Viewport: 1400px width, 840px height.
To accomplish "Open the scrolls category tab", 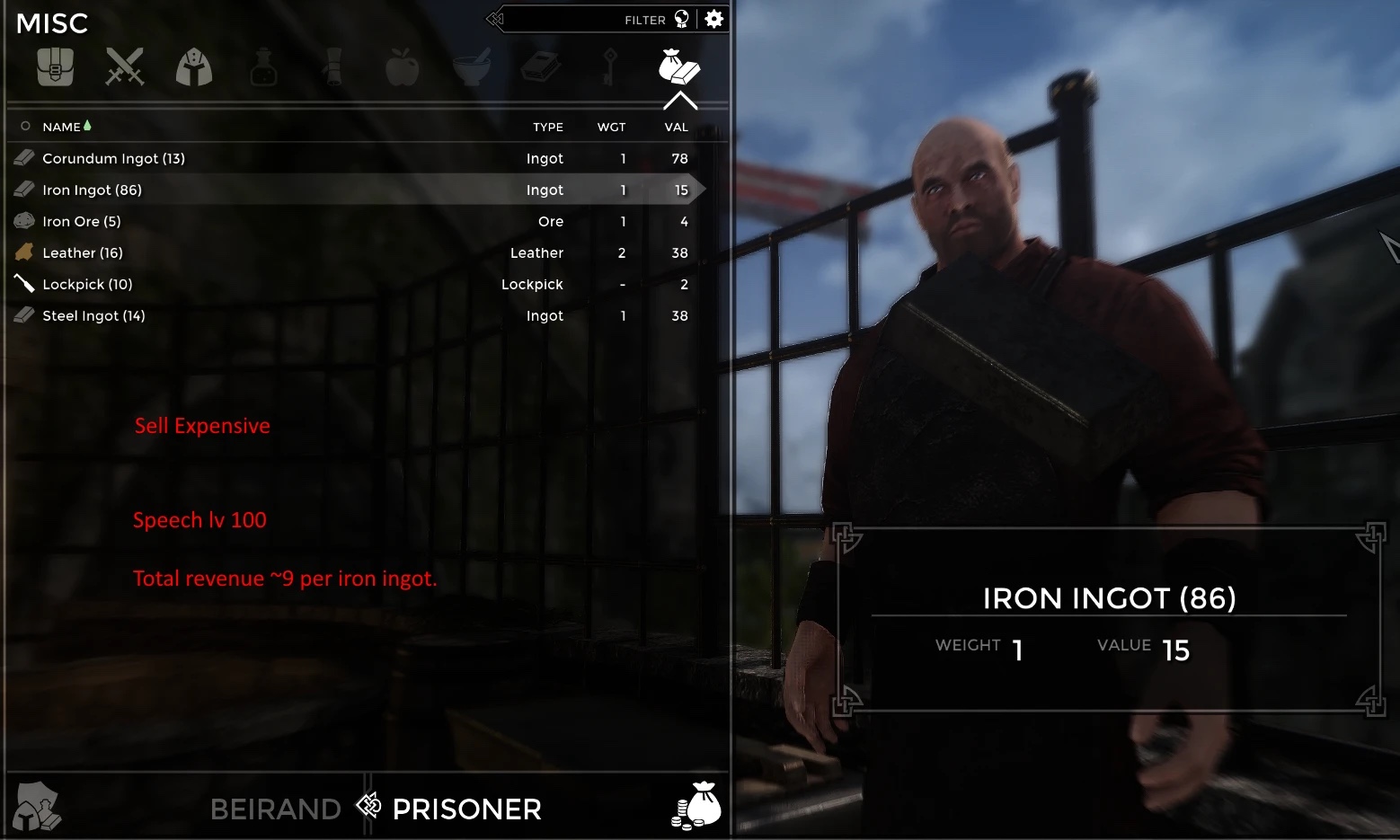I will (333, 67).
